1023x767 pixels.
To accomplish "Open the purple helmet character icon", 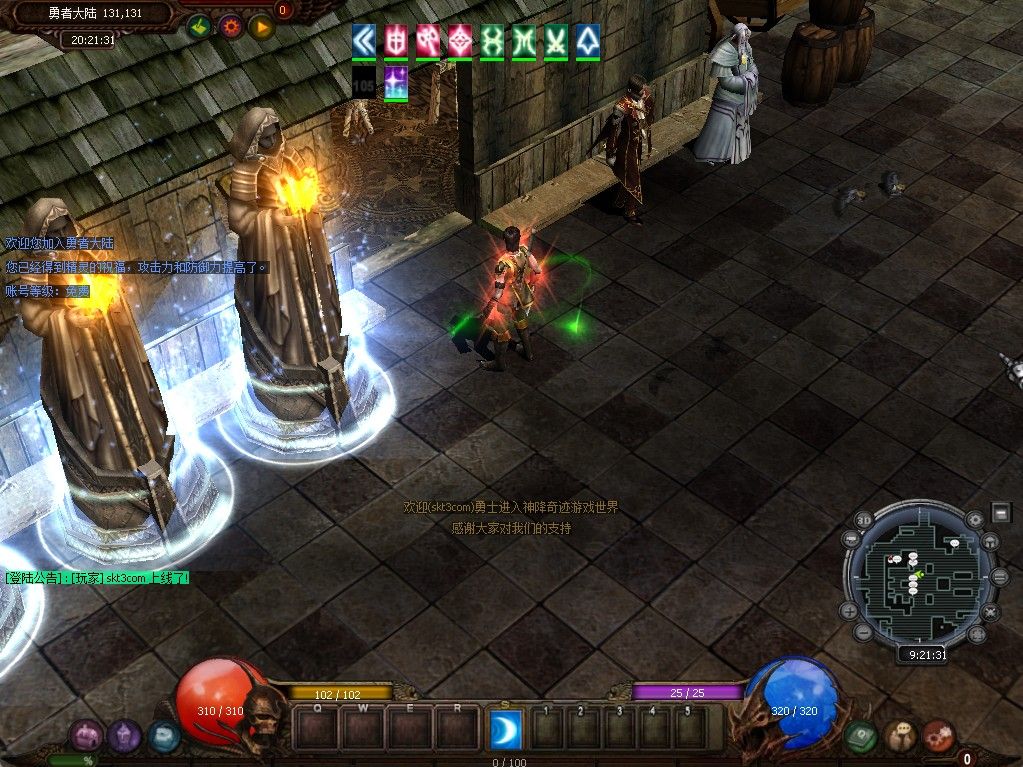I will [124, 737].
